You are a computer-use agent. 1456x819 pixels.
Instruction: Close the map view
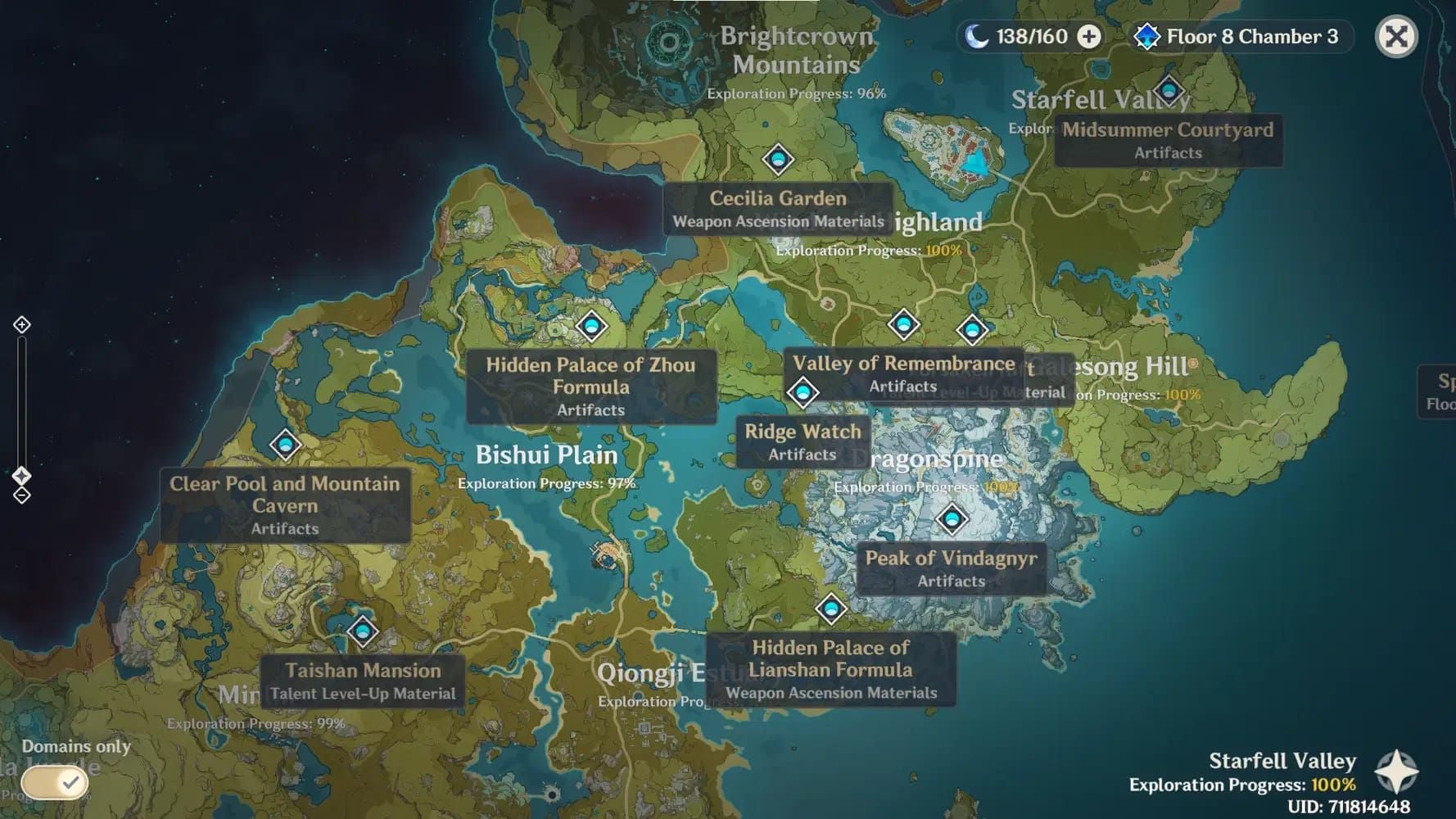[1396, 36]
